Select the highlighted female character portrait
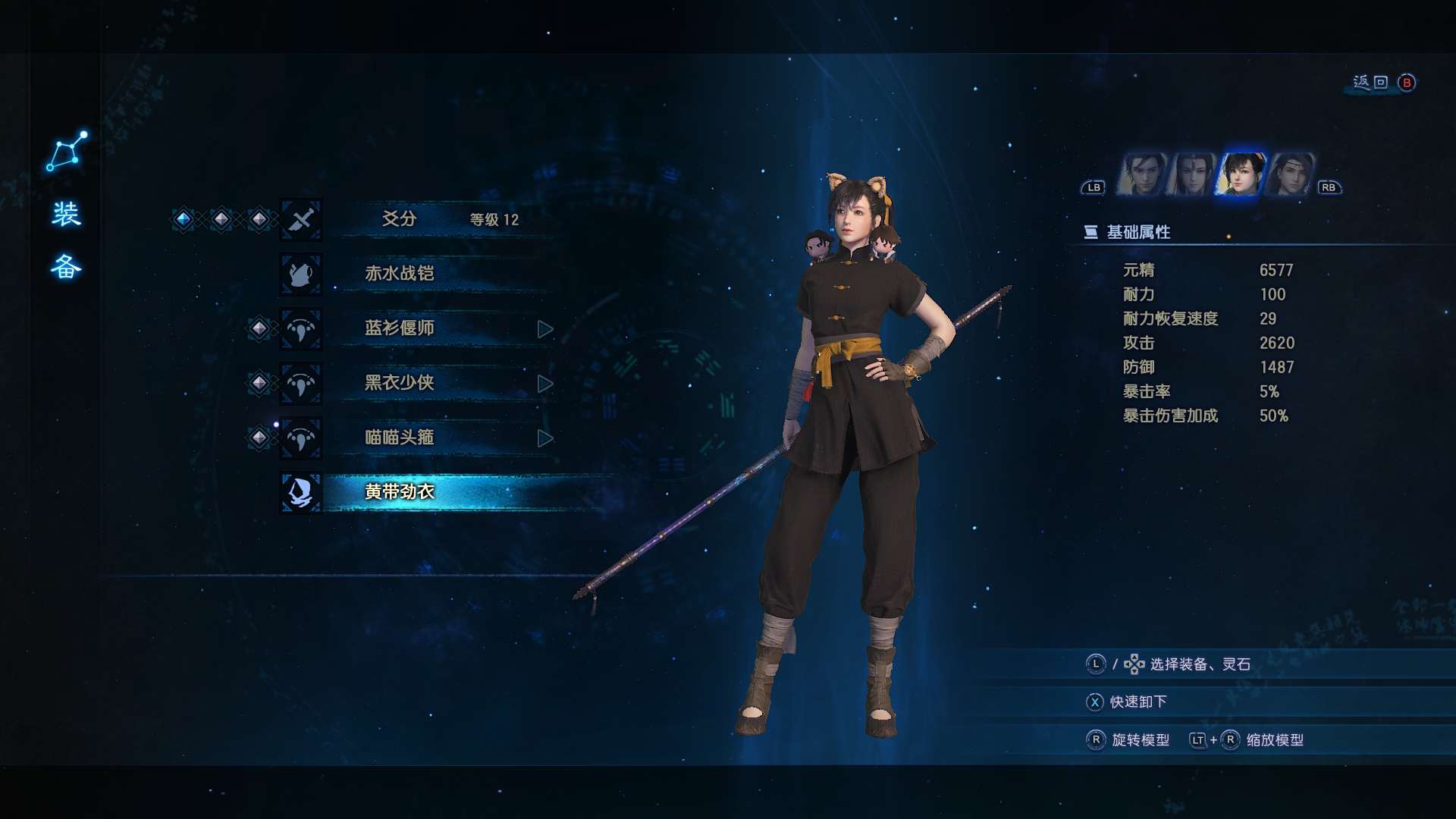 [x=1241, y=174]
